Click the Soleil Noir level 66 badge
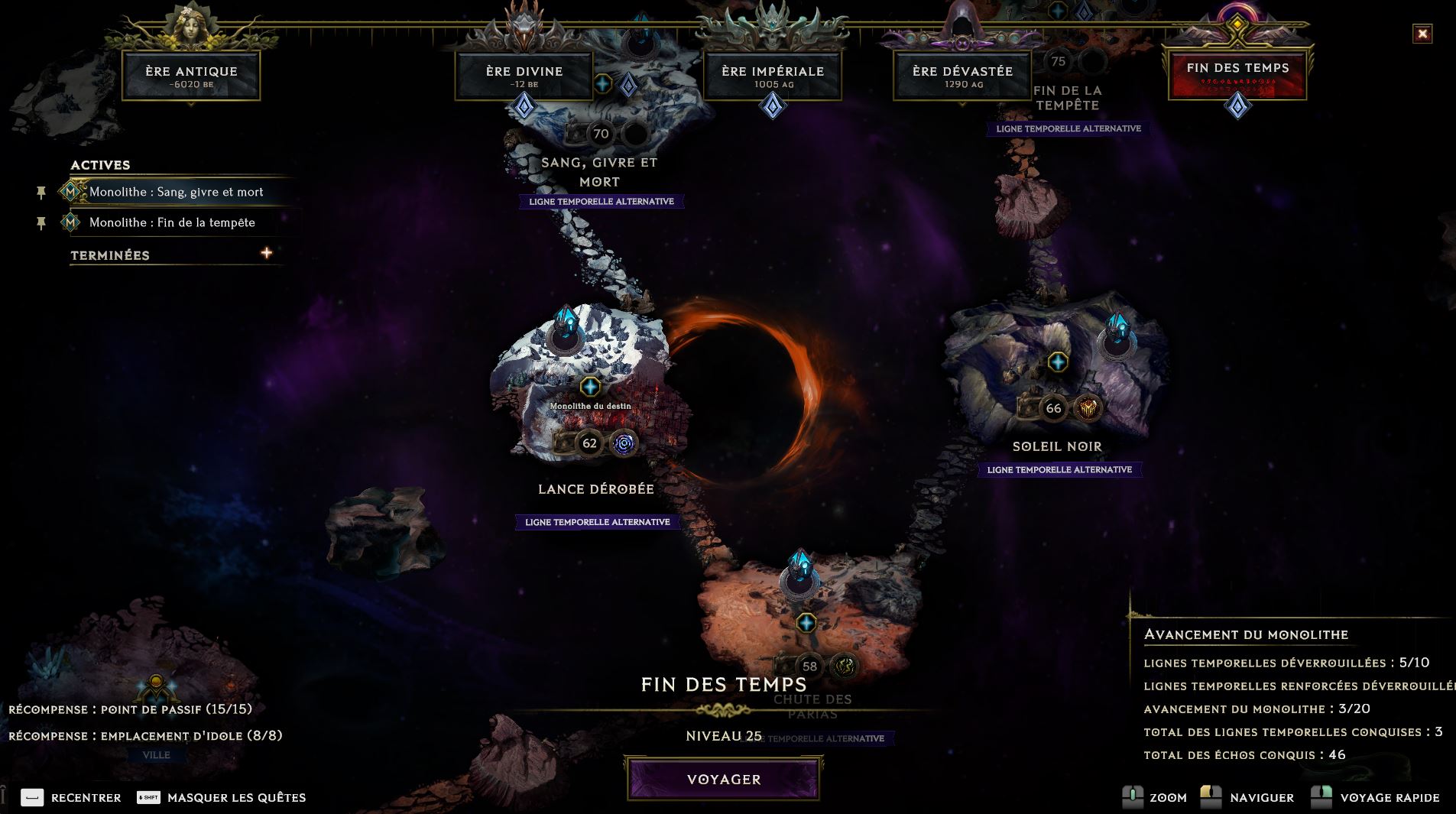The width and height of the screenshot is (1456, 814). pyautogui.click(x=1053, y=408)
